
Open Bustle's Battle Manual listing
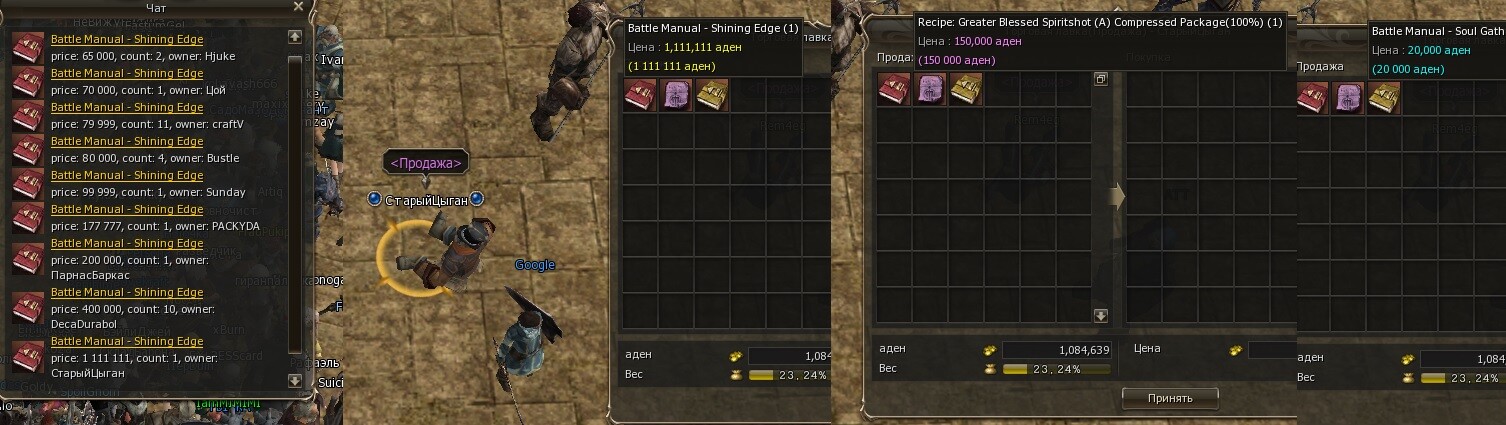(x=127, y=141)
